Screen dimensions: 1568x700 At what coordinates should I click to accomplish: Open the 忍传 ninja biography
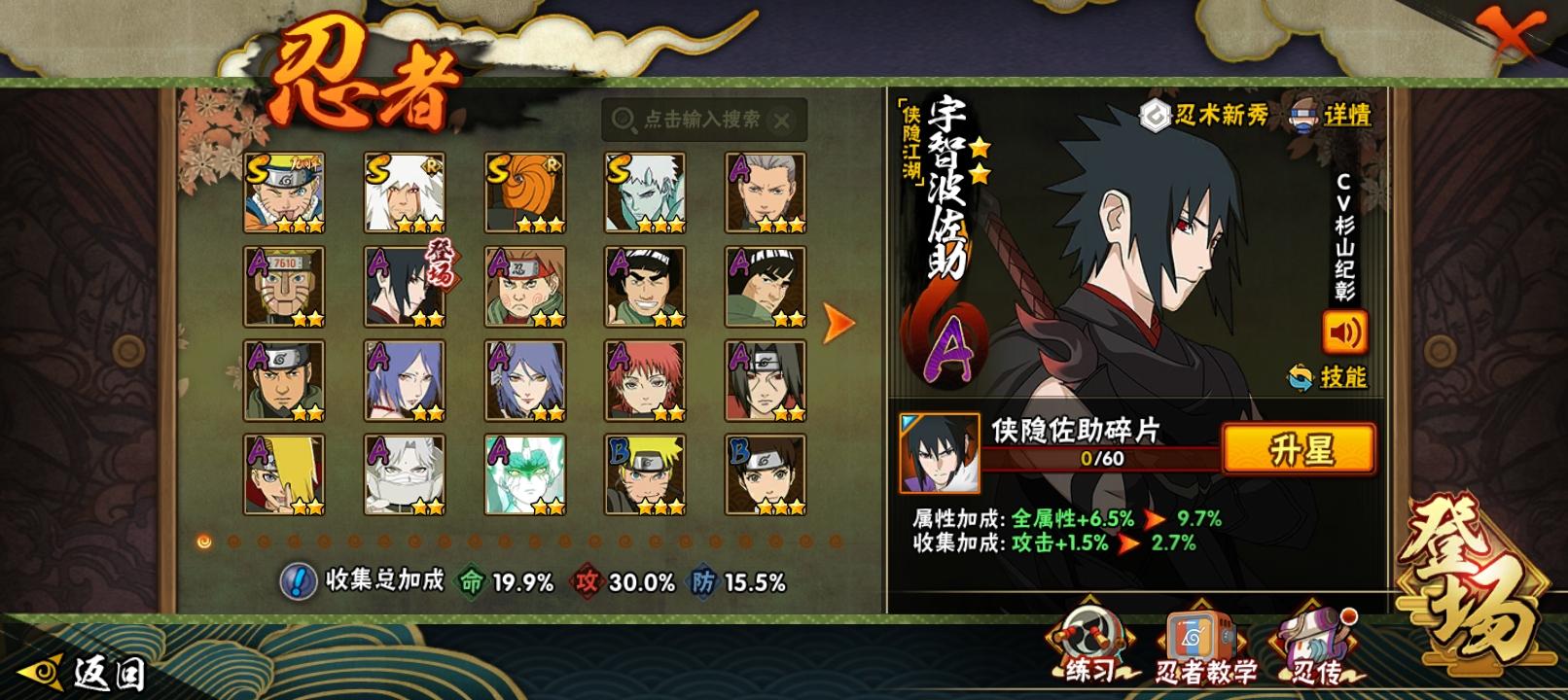click(1318, 647)
